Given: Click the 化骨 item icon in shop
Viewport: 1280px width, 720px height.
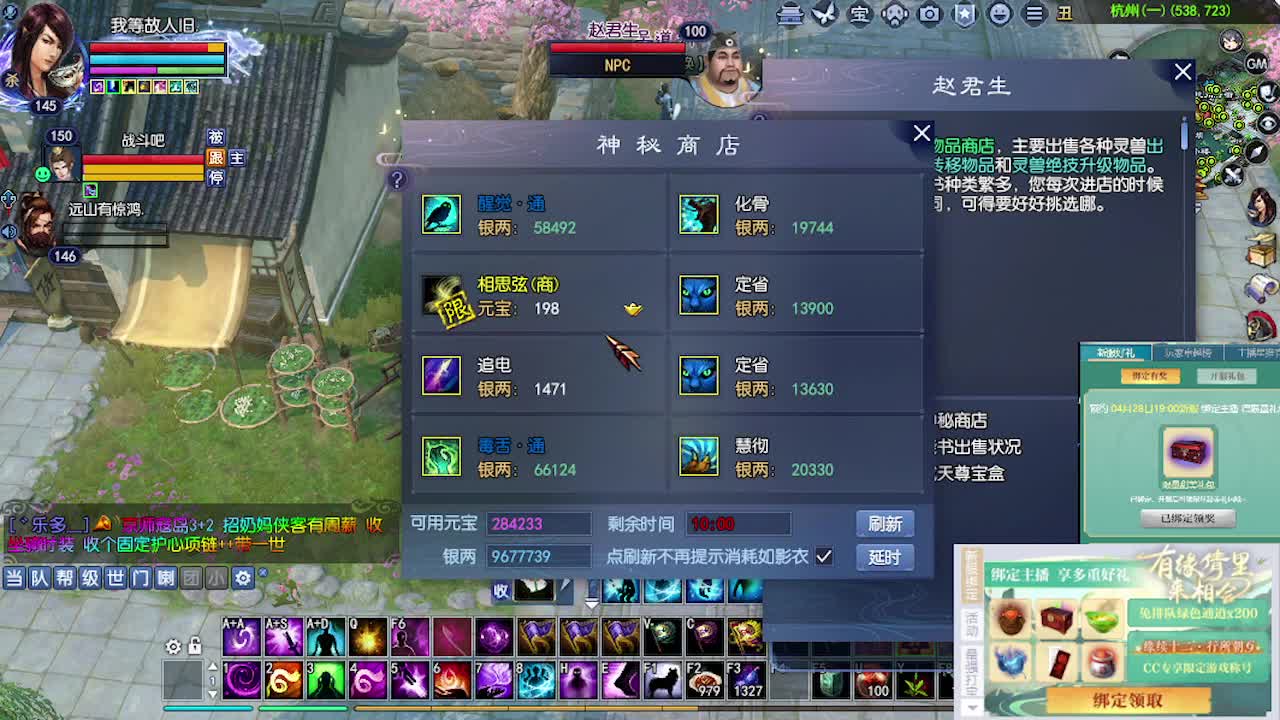Looking at the screenshot, I should [699, 214].
